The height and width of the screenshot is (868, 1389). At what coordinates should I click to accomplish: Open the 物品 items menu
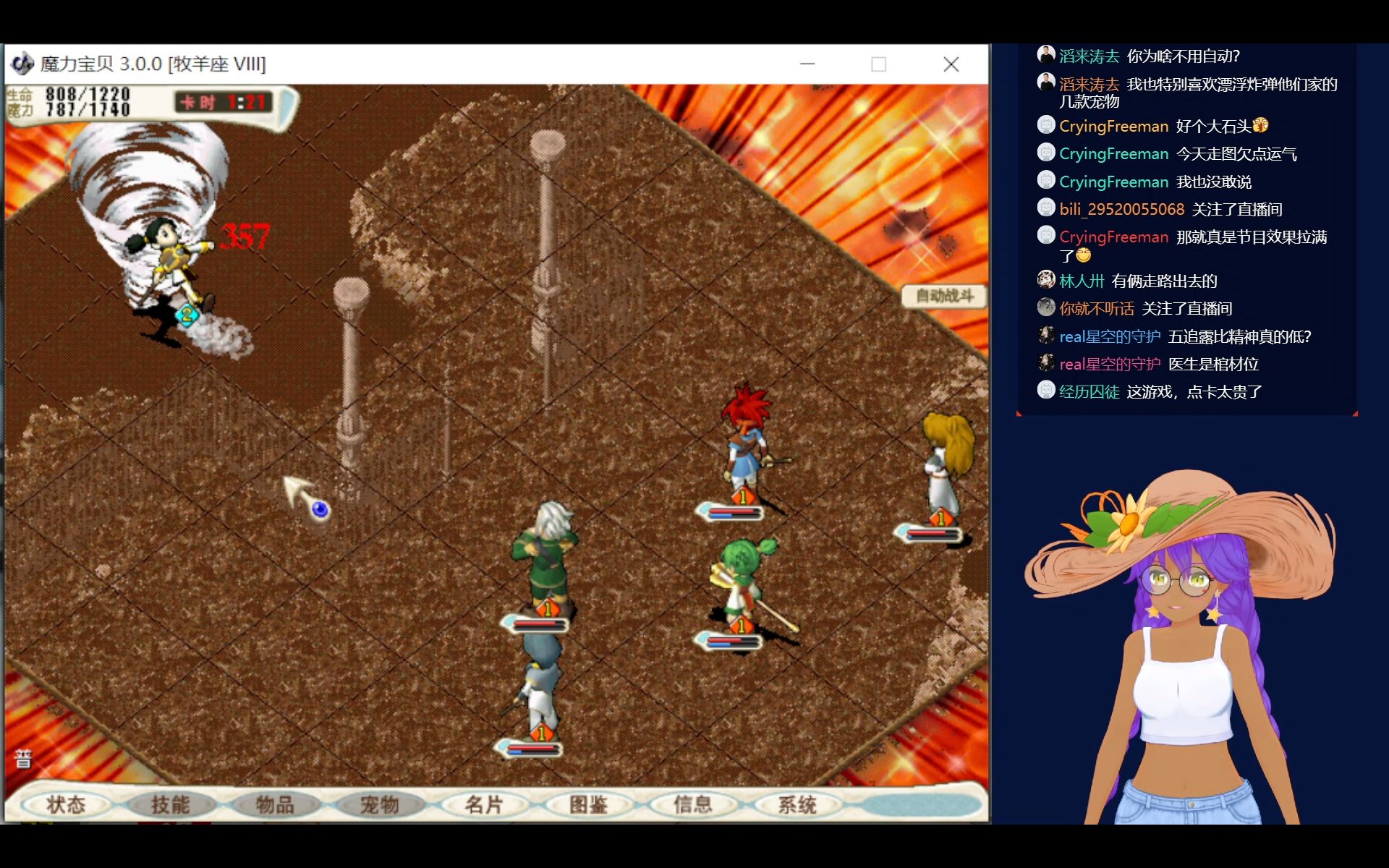pyautogui.click(x=275, y=804)
